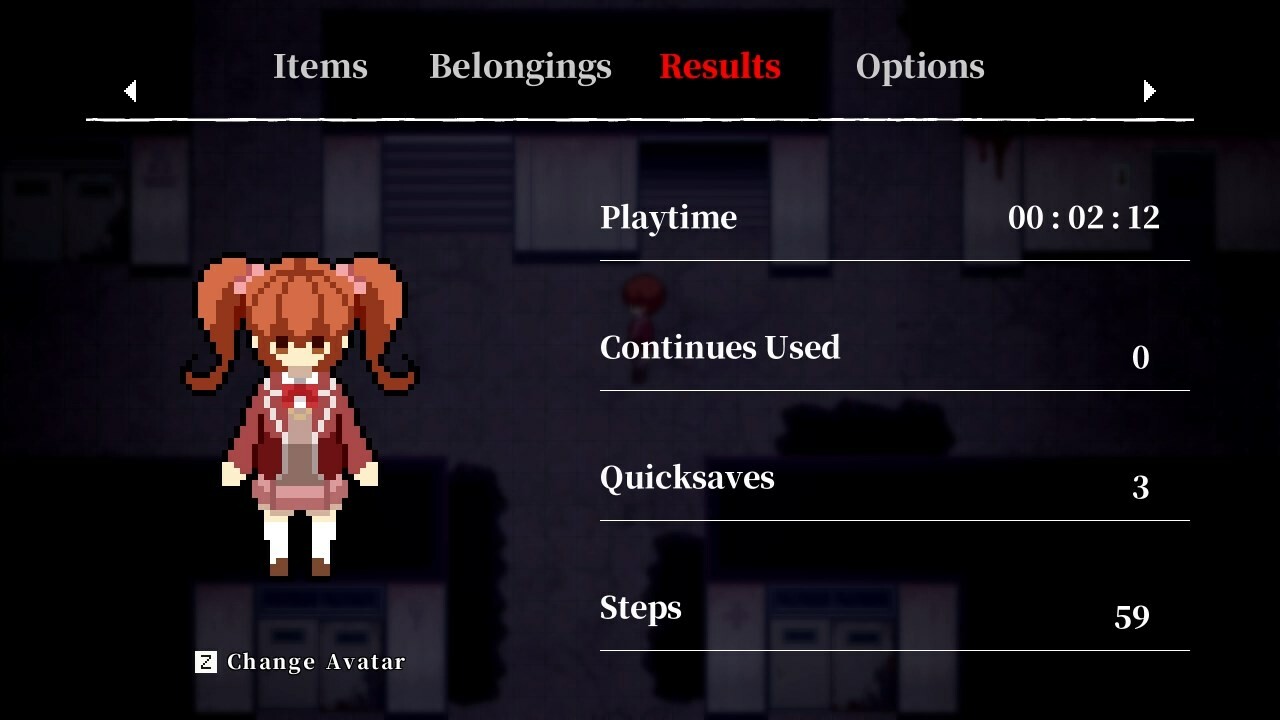Image resolution: width=1280 pixels, height=720 pixels.
Task: Click the Z key icon
Action: pyautogui.click(x=205, y=661)
